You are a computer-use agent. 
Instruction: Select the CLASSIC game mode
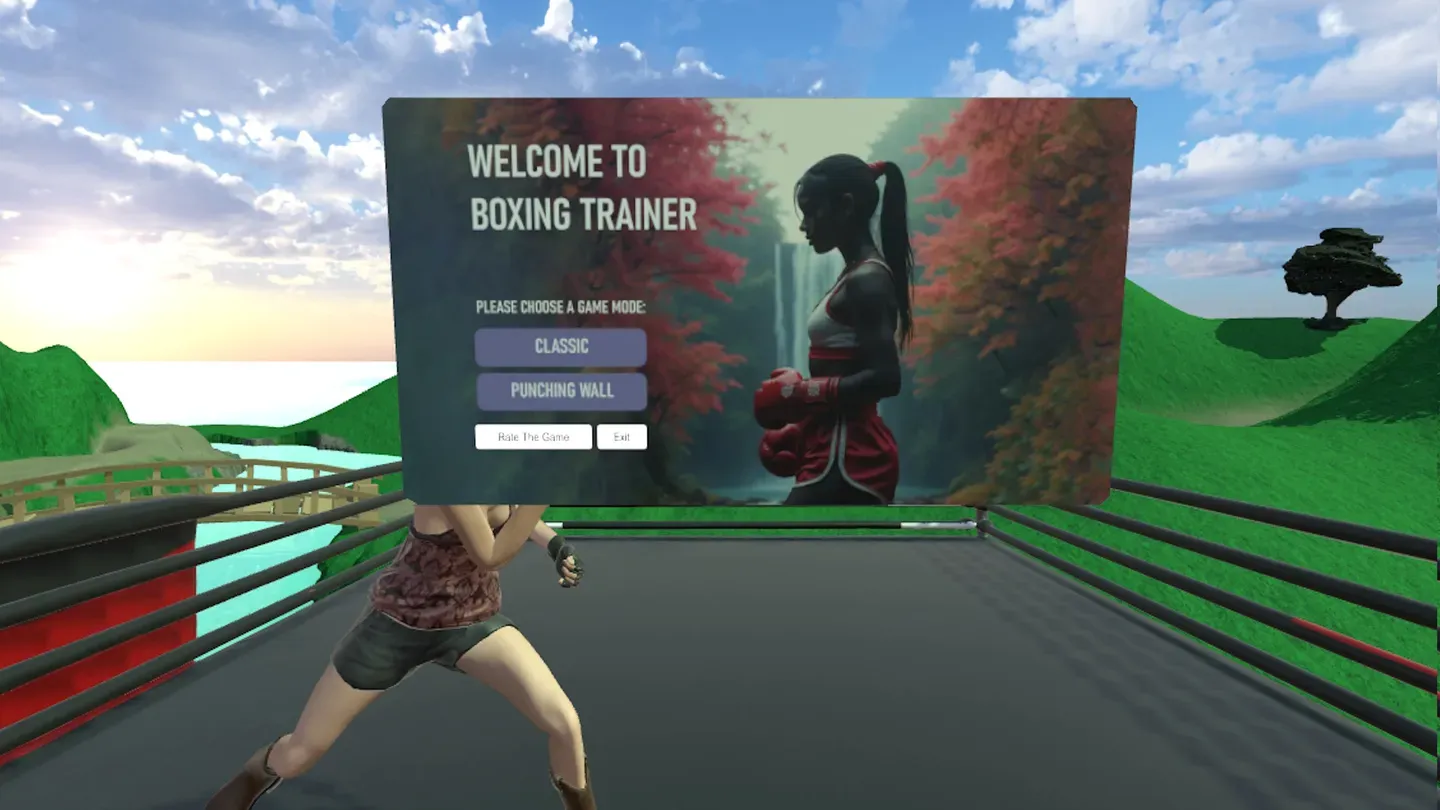(561, 346)
